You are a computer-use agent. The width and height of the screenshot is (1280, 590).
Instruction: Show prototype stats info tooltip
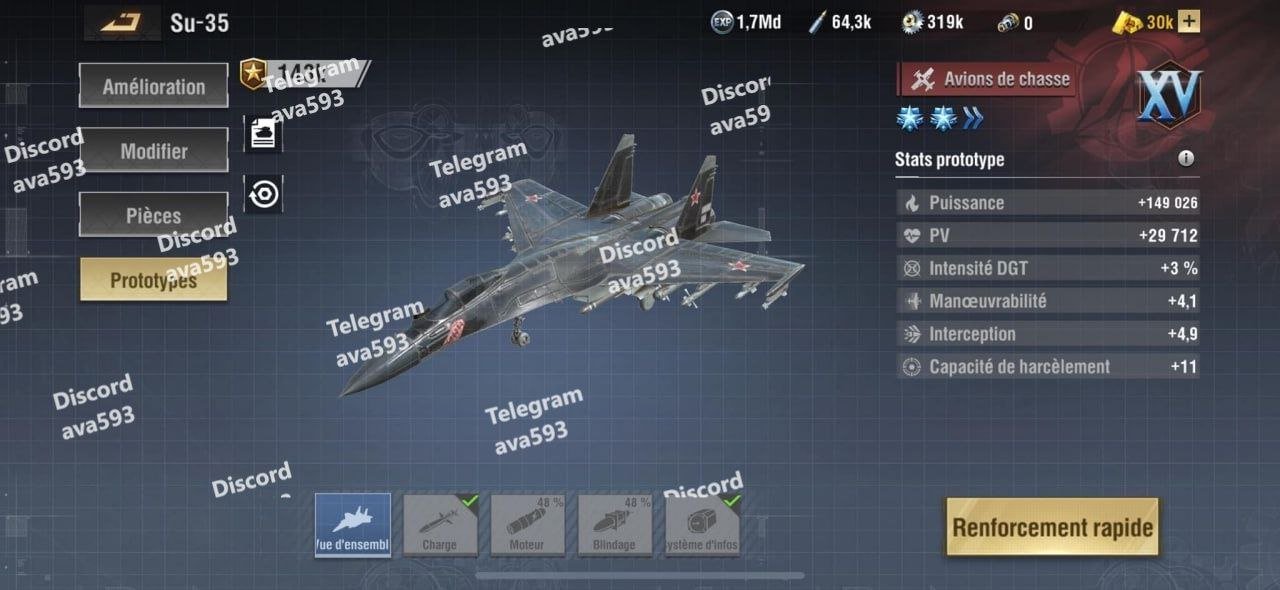point(1186,159)
